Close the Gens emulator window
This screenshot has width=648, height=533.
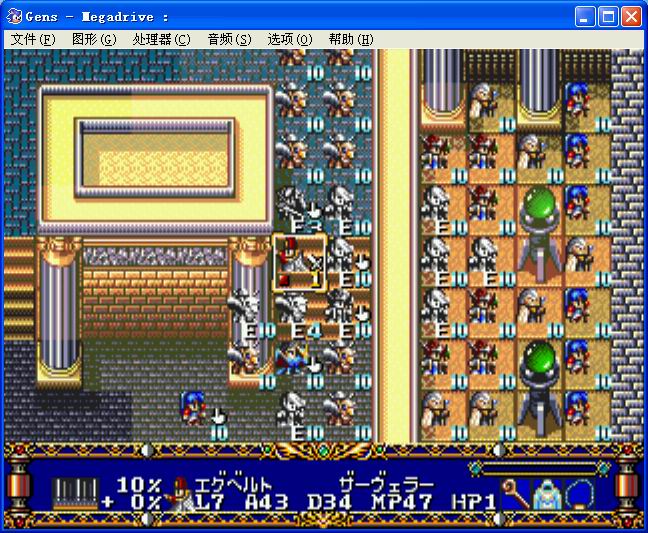(x=631, y=17)
